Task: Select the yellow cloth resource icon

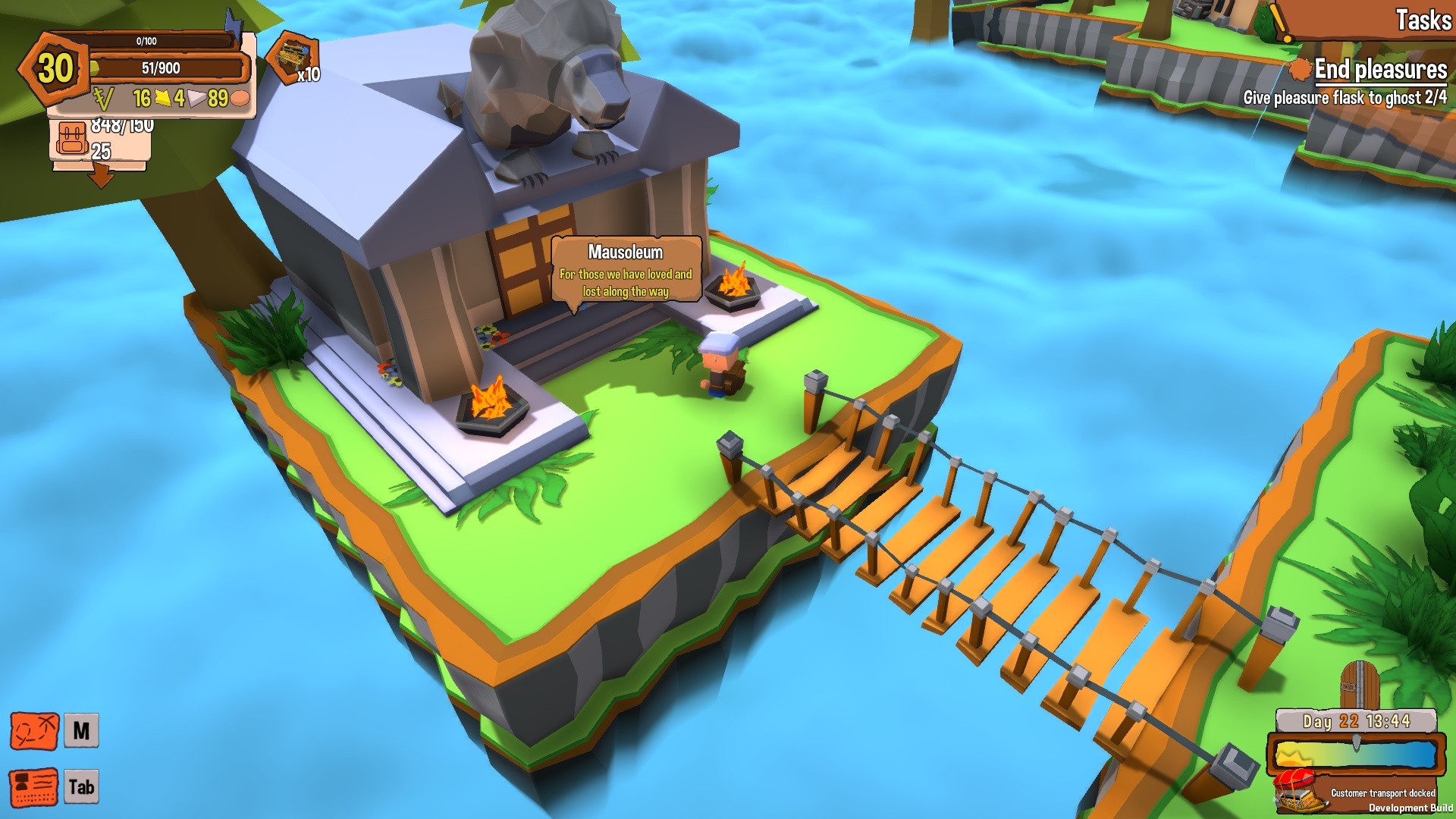Action: pos(162,97)
